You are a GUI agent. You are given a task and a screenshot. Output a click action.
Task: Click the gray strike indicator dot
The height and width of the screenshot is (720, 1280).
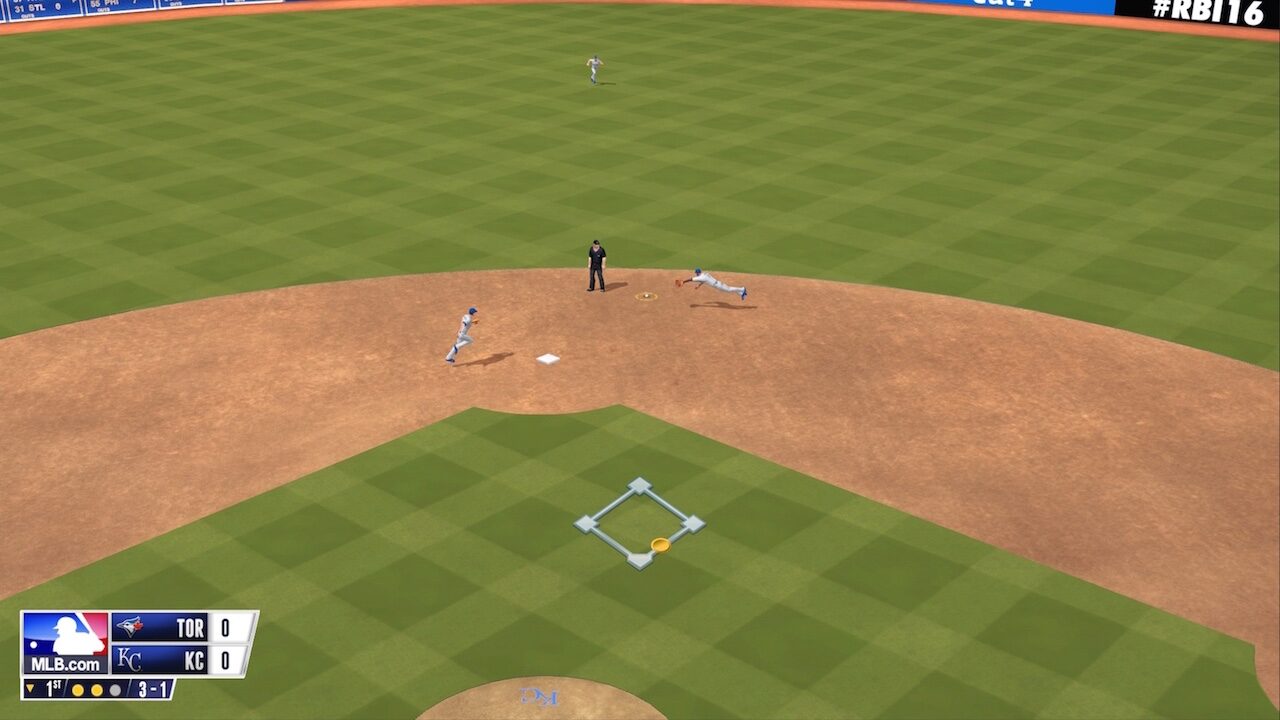pos(115,690)
